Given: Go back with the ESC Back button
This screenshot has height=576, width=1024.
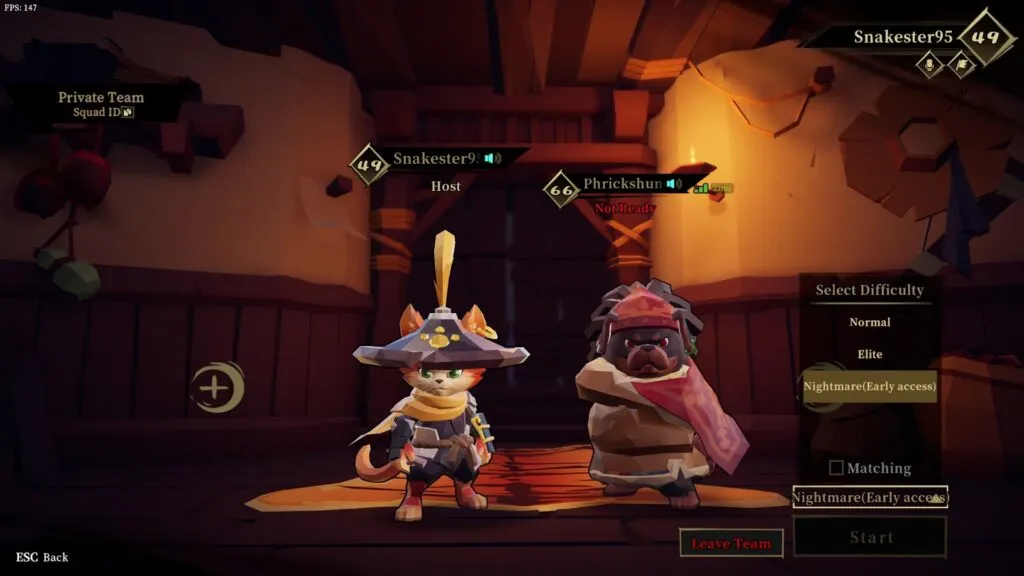Looking at the screenshot, I should [x=42, y=557].
